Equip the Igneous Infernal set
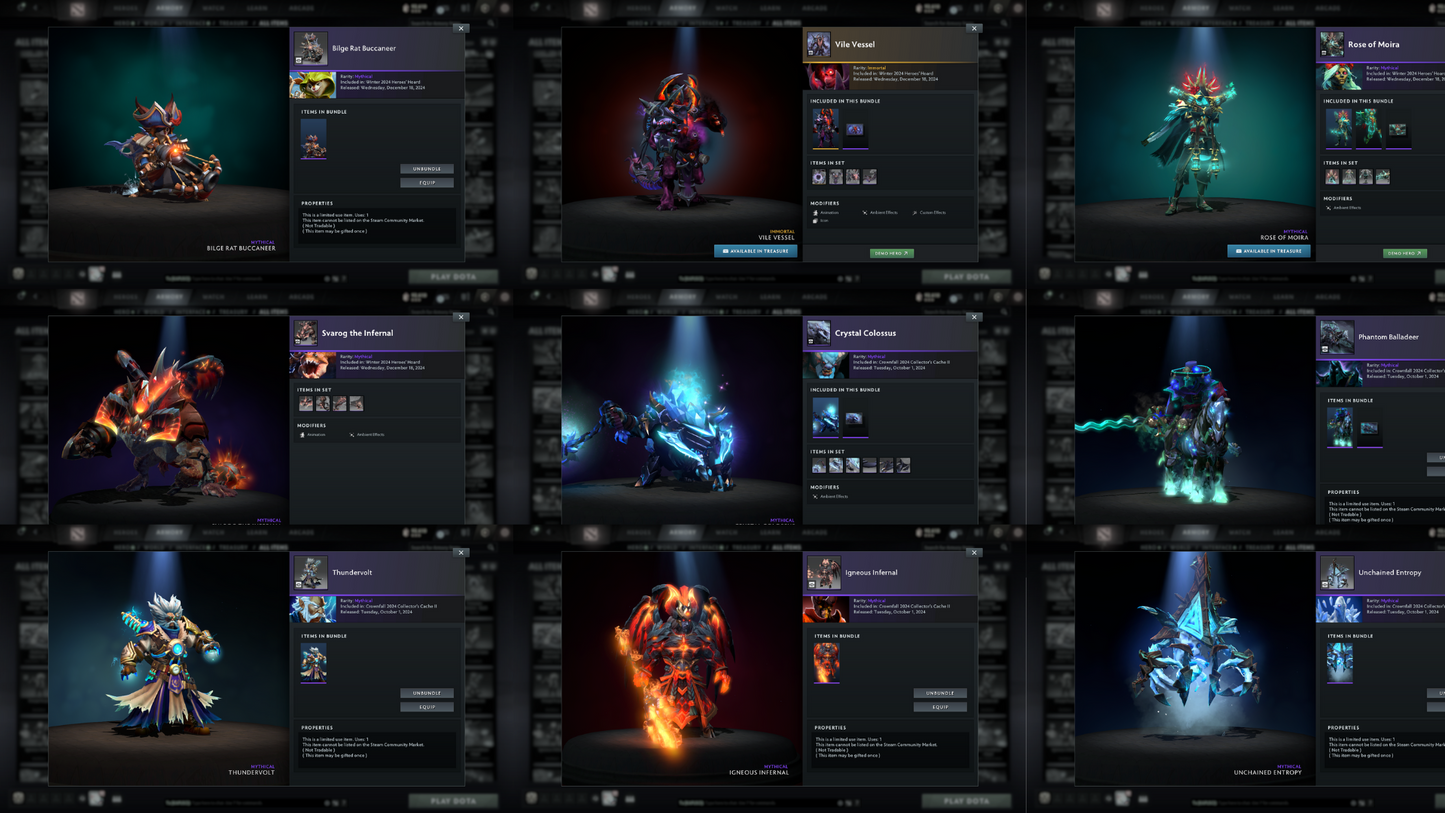The image size is (1445, 813). pyautogui.click(x=940, y=707)
